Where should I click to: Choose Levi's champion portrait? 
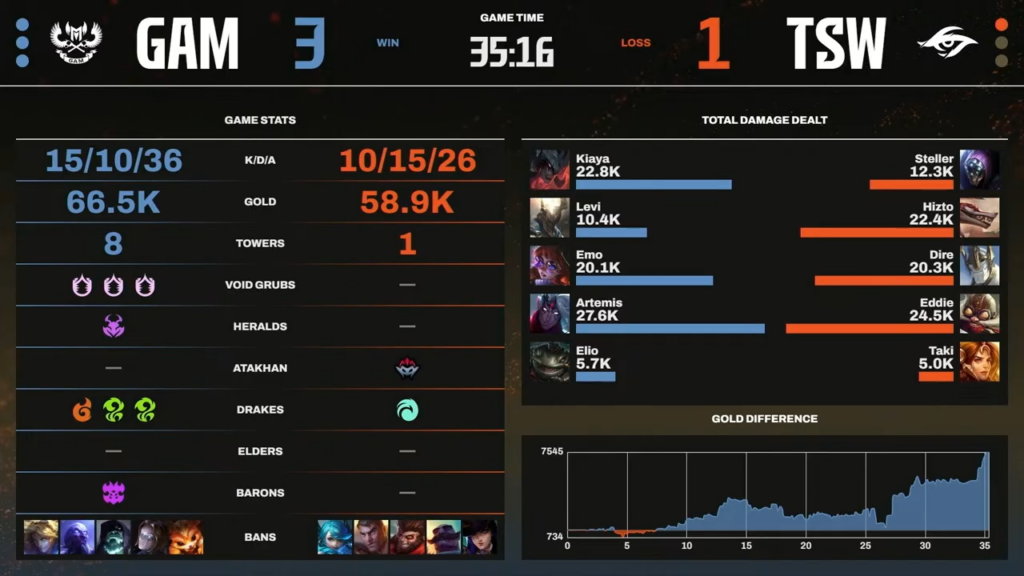[x=549, y=218]
